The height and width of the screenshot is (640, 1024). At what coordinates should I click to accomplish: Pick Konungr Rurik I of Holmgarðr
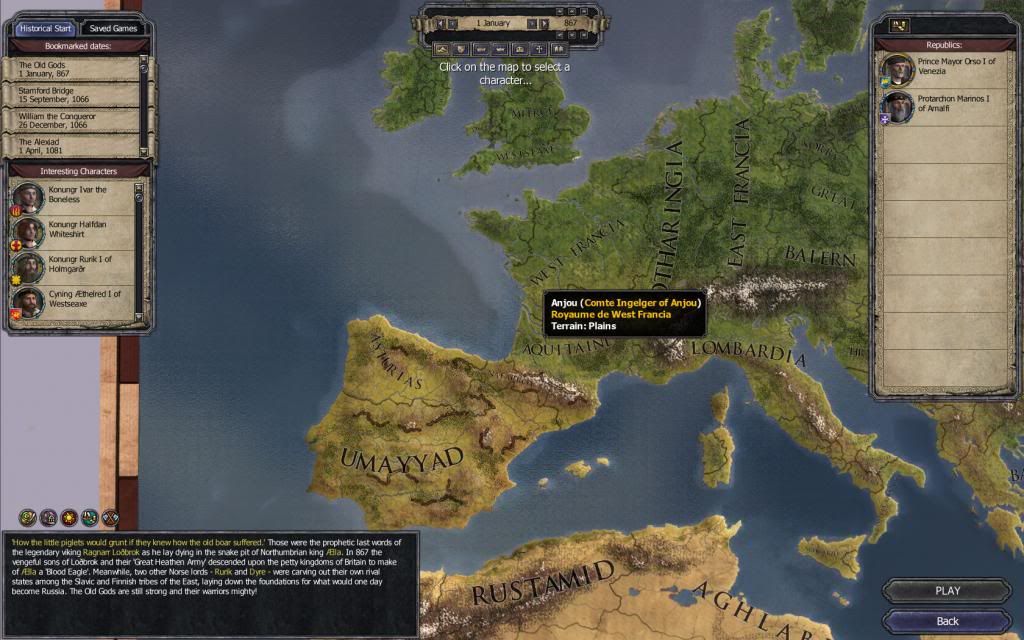tap(75, 267)
